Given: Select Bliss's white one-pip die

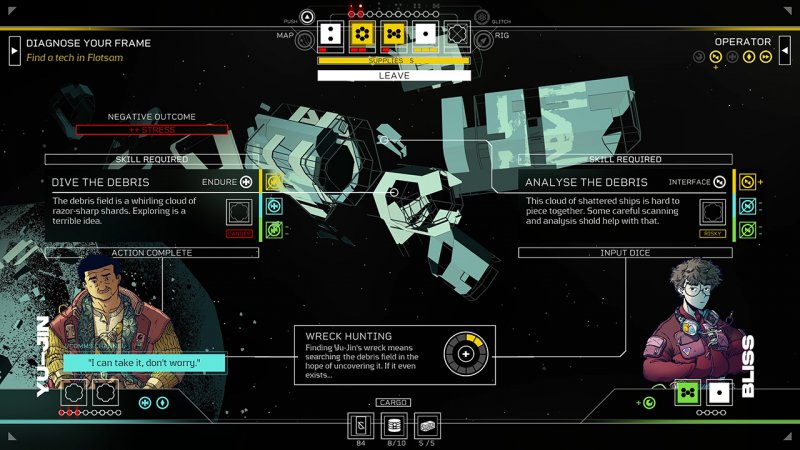Looking at the screenshot, I should pos(717,392).
